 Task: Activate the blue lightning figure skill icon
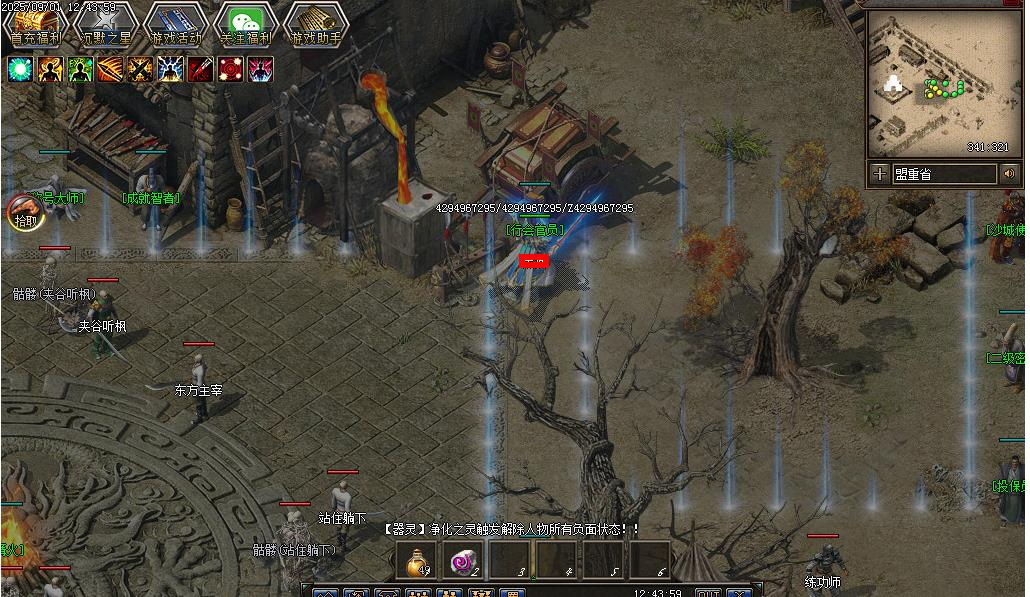pos(170,69)
